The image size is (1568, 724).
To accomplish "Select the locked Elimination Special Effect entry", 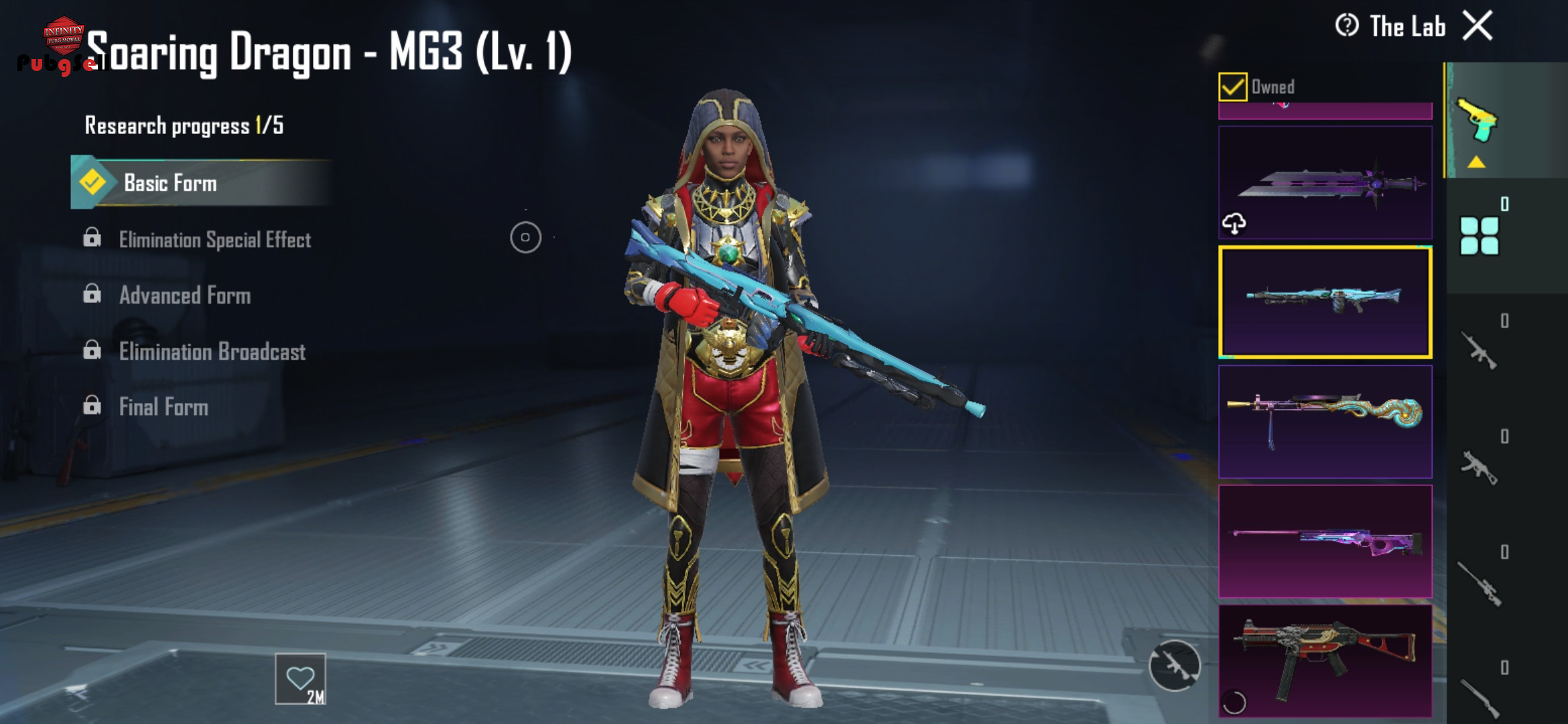I will pyautogui.click(x=214, y=239).
